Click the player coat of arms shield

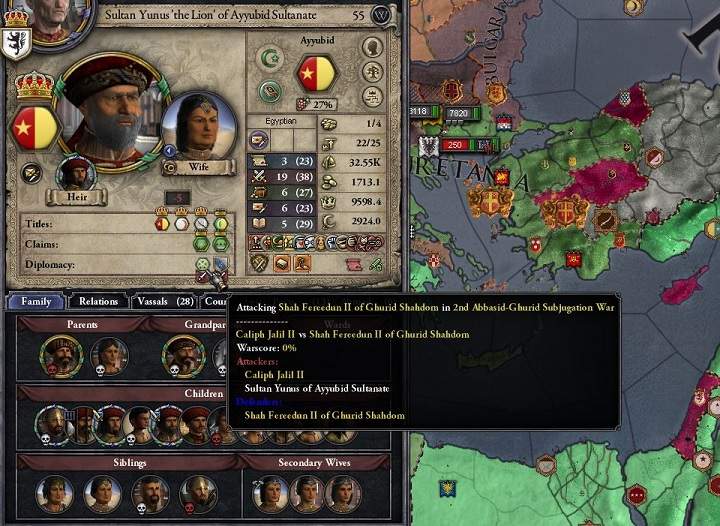(17, 44)
